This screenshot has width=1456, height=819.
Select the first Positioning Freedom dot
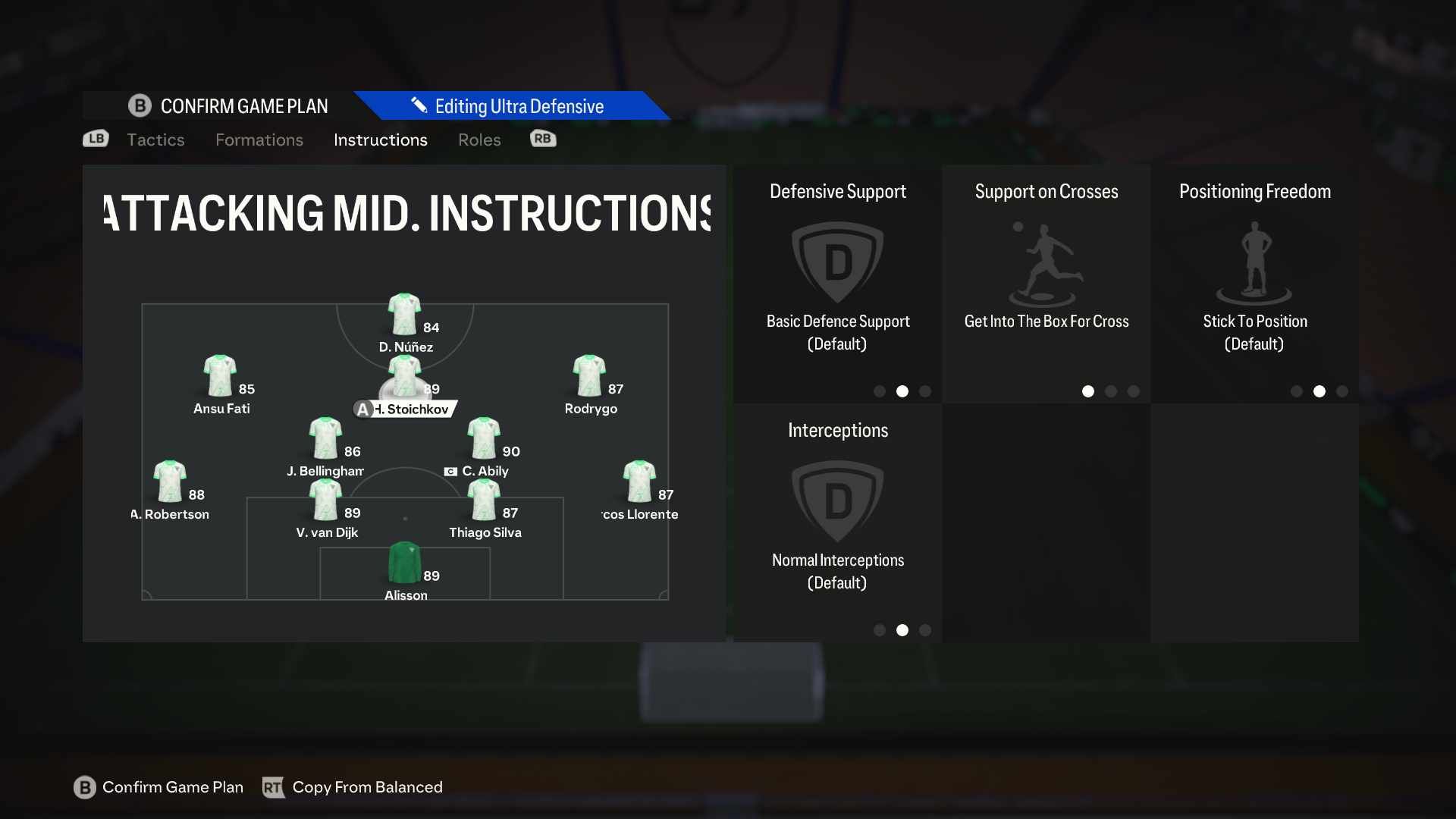coord(1296,391)
